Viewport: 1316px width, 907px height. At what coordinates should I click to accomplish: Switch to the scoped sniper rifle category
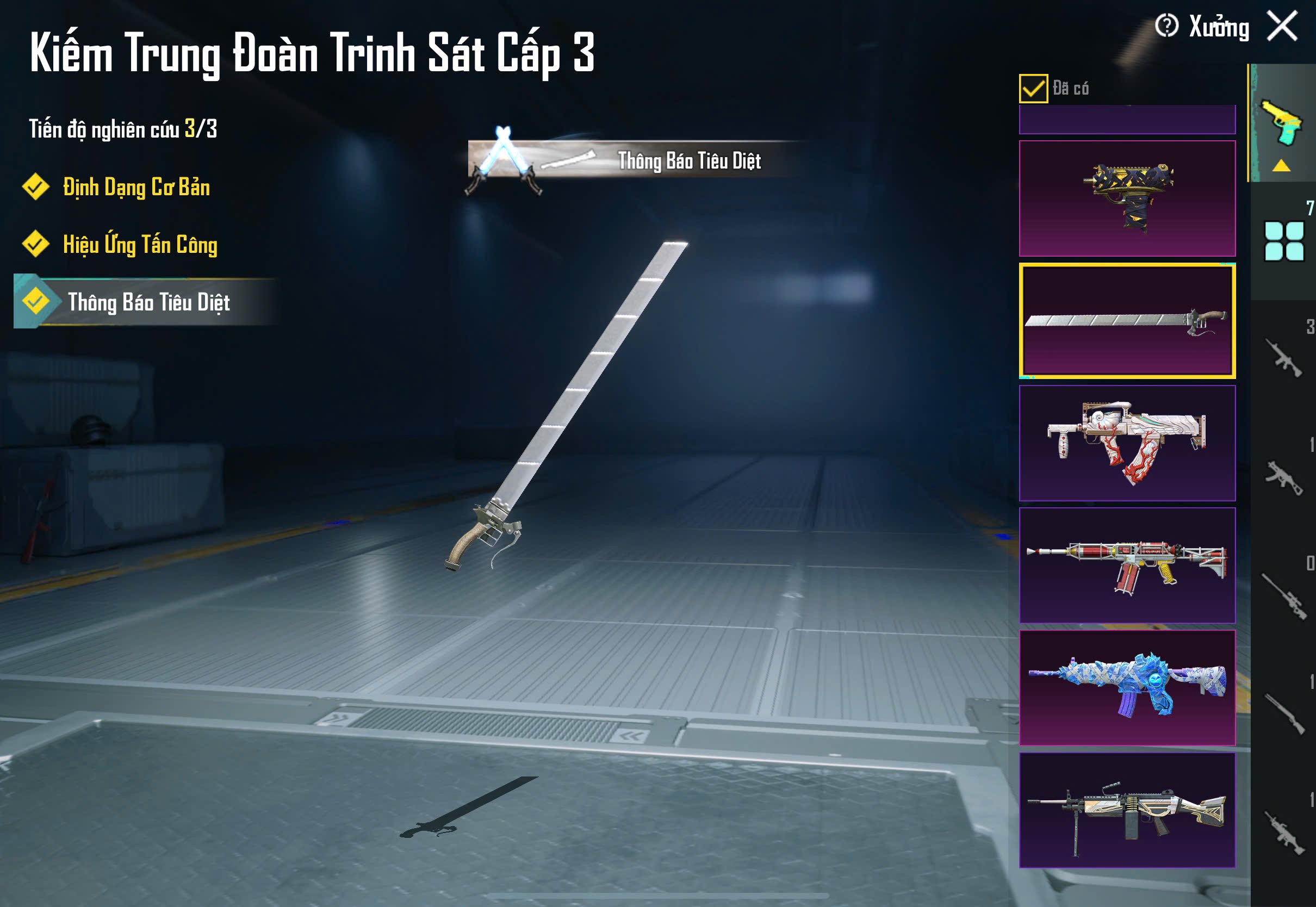(x=1283, y=595)
